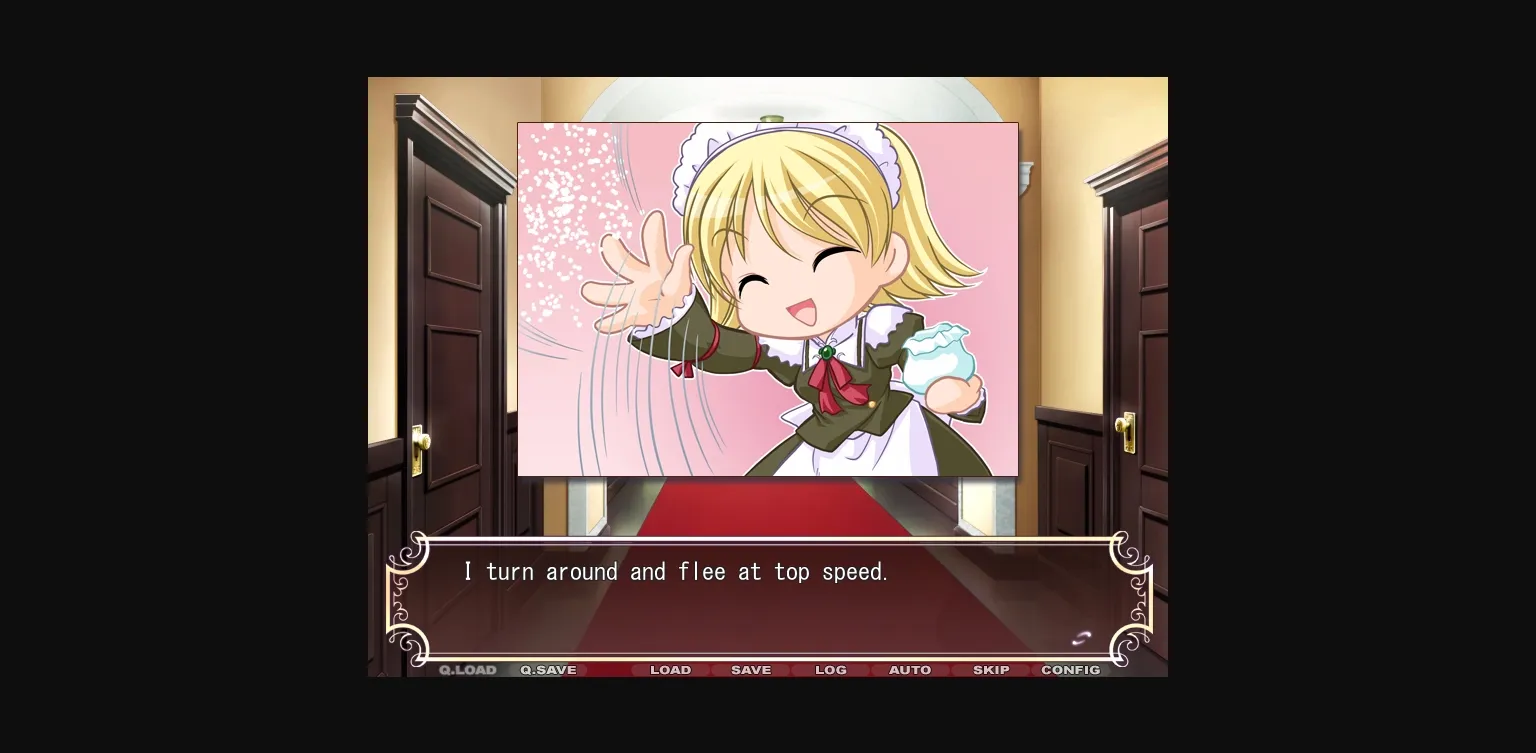Open the LOAD game screen
The height and width of the screenshot is (753, 1536).
pyautogui.click(x=671, y=670)
